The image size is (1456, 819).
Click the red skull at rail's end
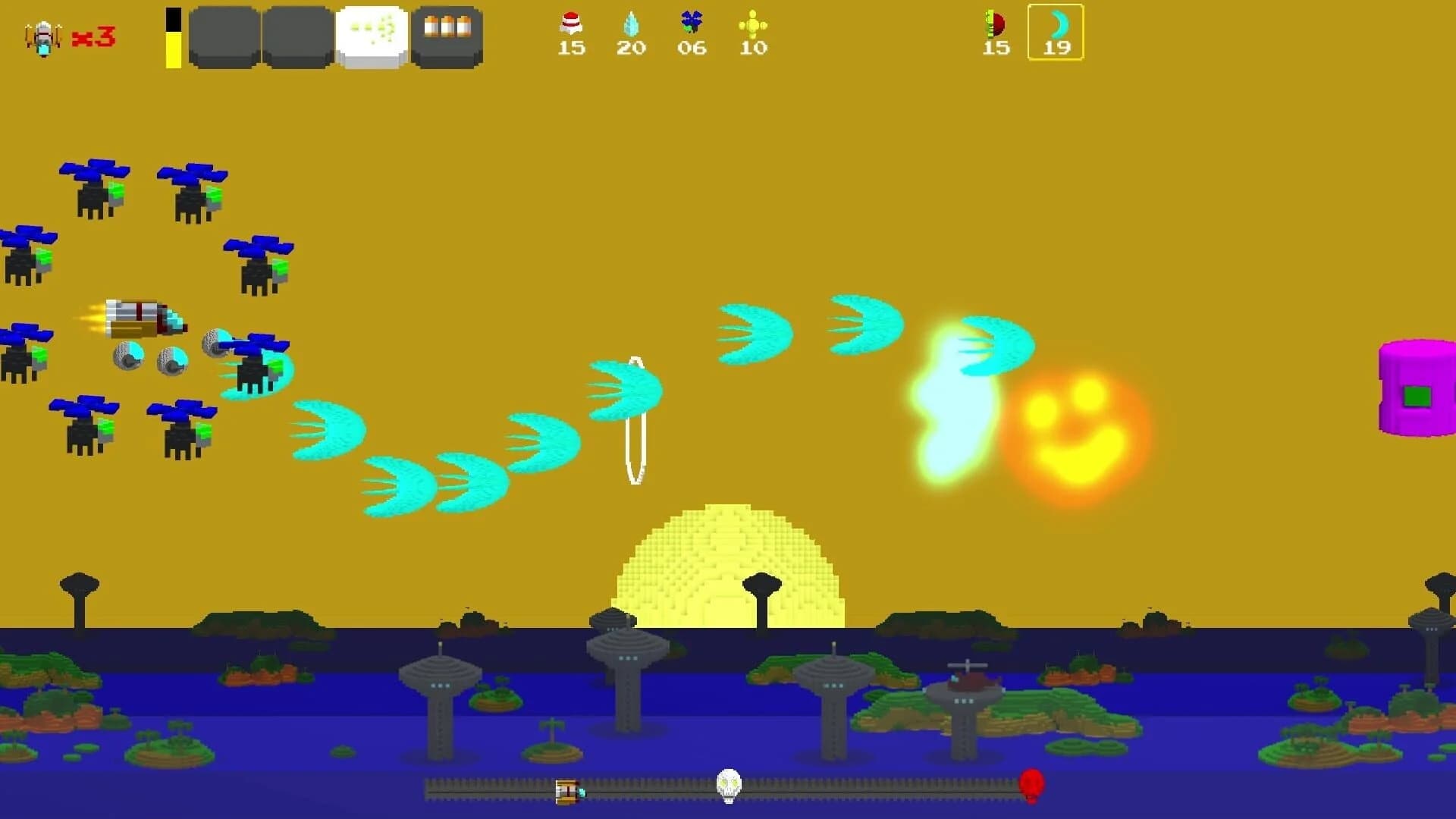1033,785
